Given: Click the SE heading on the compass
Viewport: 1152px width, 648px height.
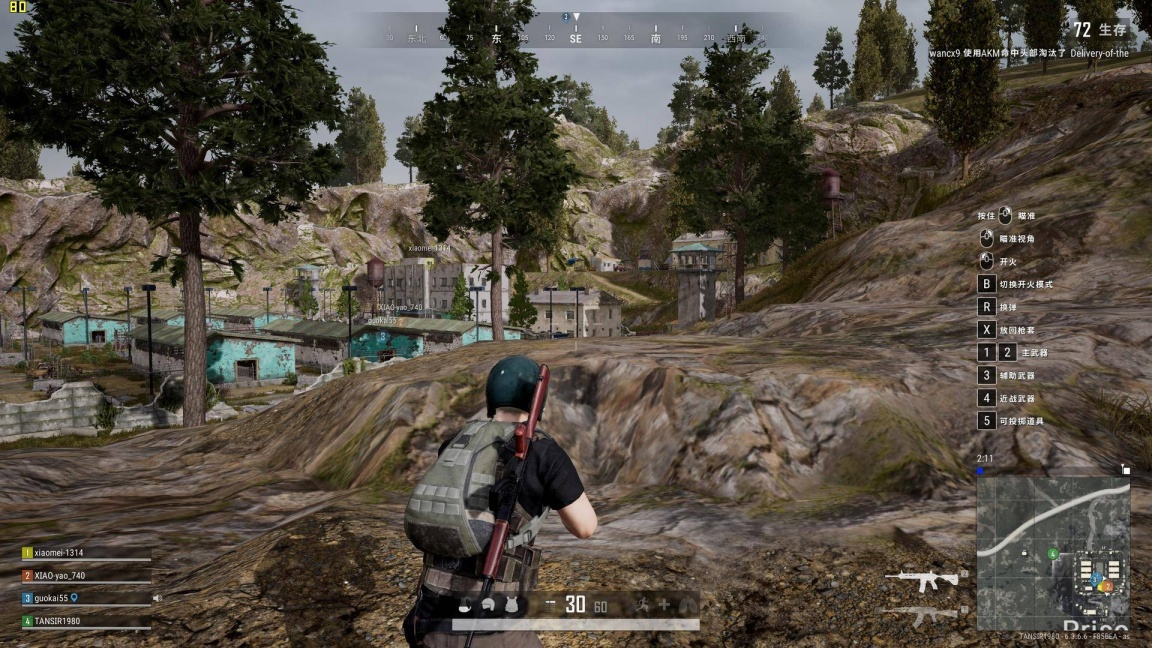Looking at the screenshot, I should [x=575, y=39].
